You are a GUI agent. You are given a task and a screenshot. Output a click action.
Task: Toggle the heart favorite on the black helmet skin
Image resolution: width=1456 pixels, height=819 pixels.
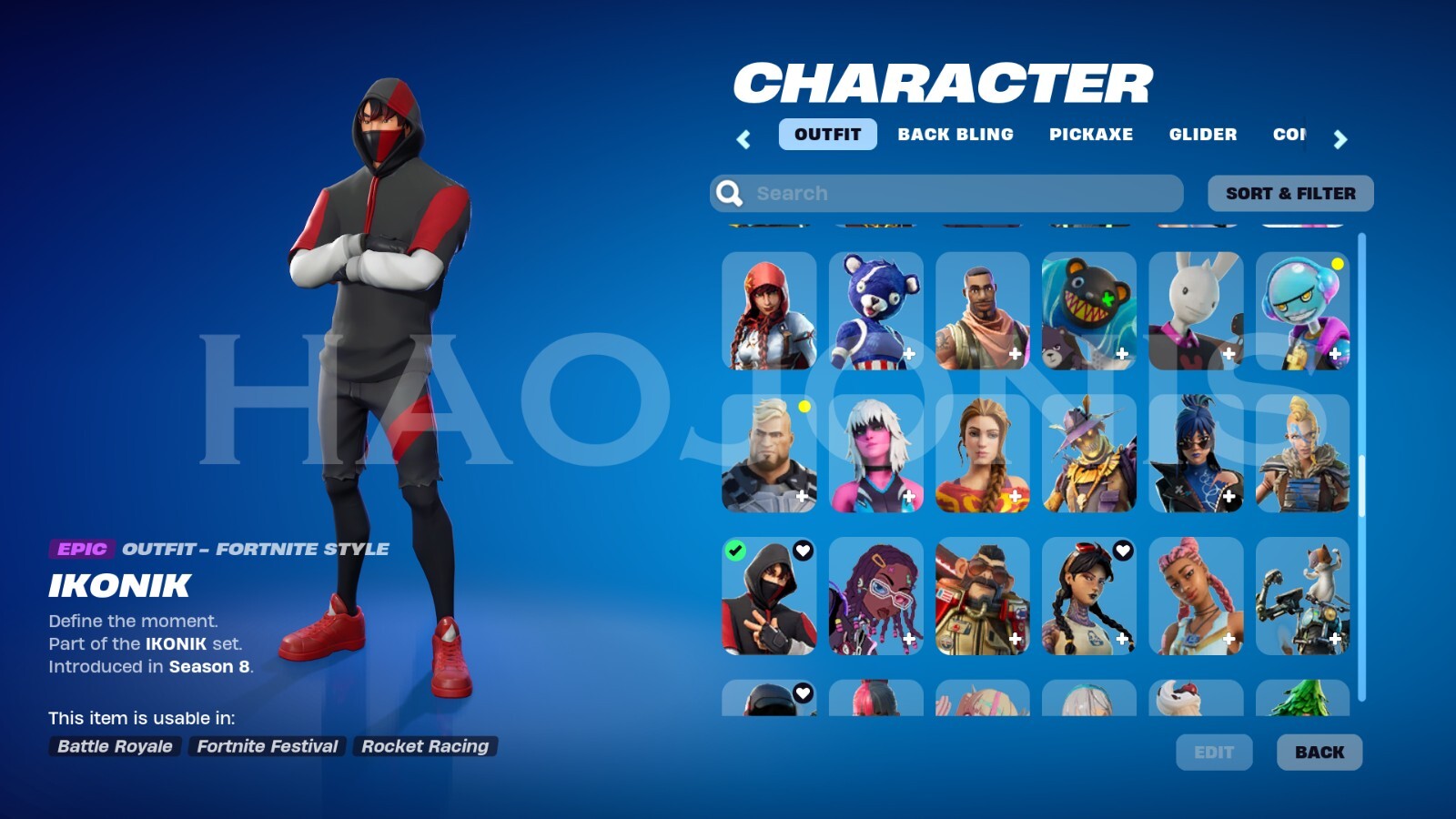click(x=801, y=692)
